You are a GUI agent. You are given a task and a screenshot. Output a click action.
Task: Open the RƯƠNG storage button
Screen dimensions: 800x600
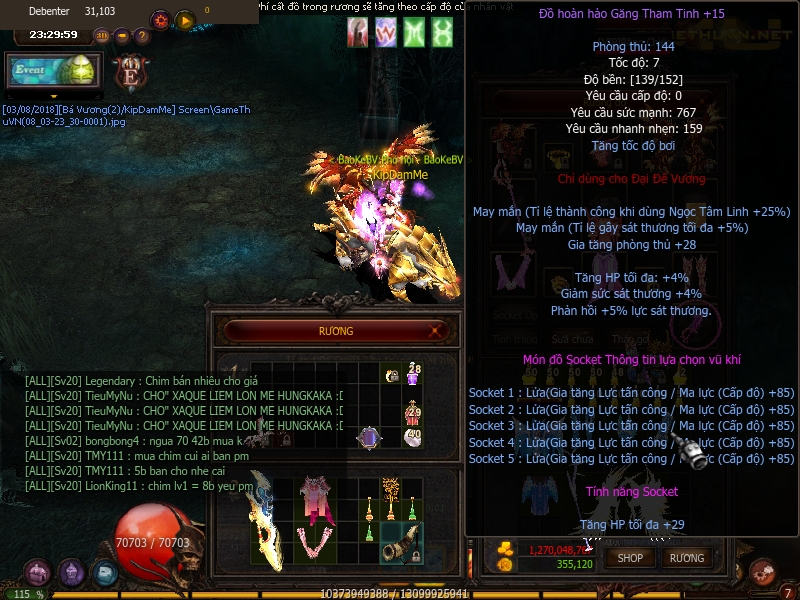[x=687, y=558]
